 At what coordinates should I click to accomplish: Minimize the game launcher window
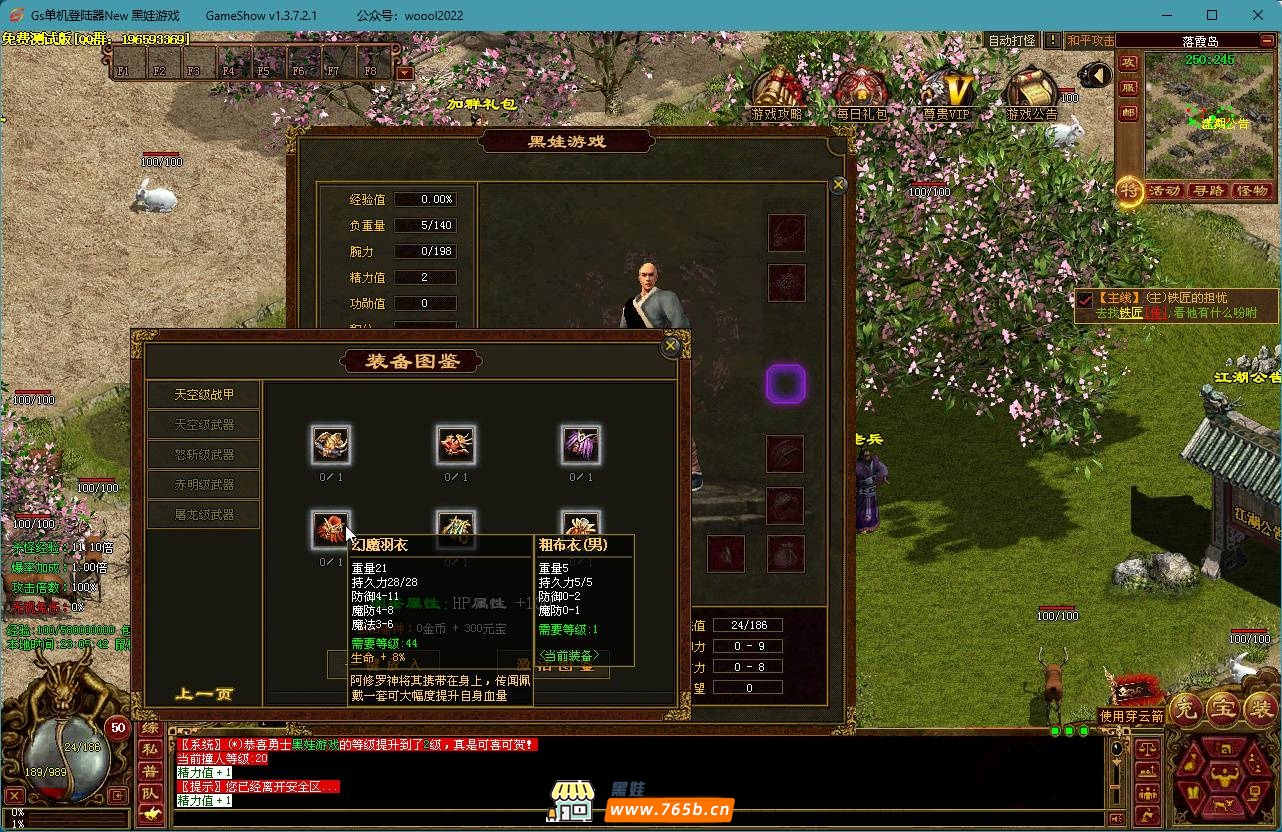tap(1166, 15)
